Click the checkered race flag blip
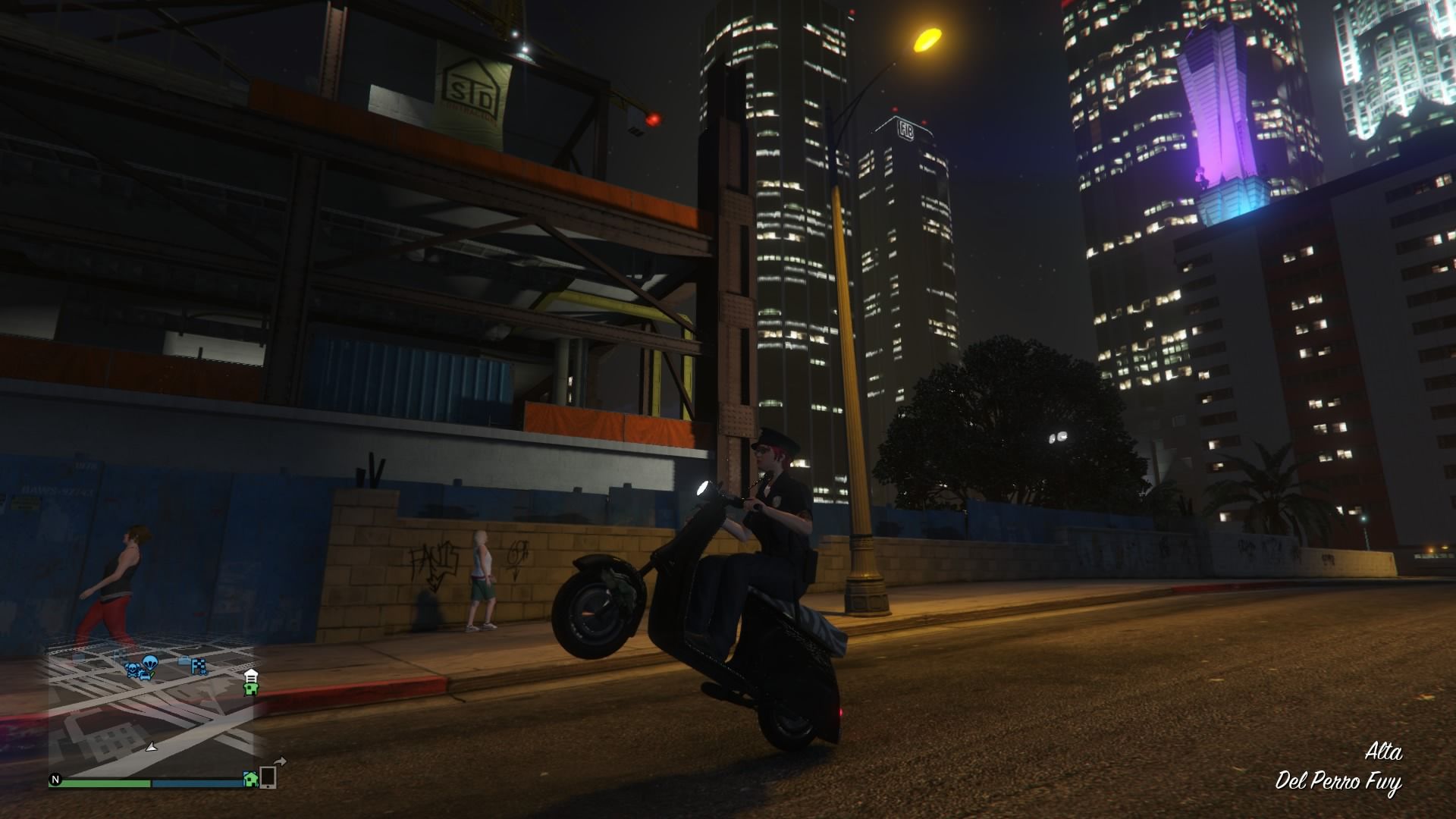Image resolution: width=1456 pixels, height=819 pixels. [199, 666]
